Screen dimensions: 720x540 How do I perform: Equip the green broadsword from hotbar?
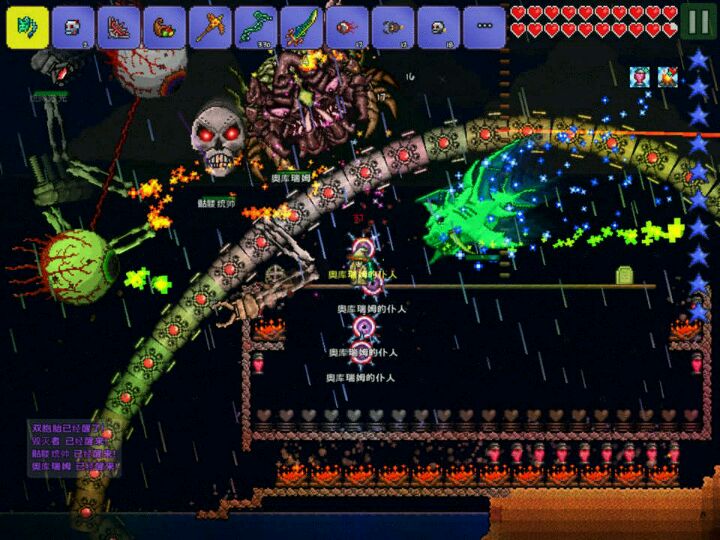(x=302, y=27)
